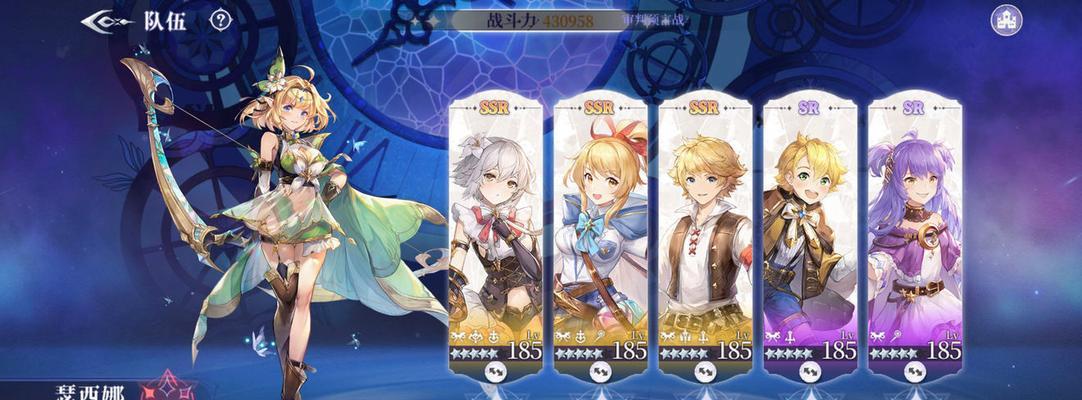Click the swap icon under the silver-haired card
This screenshot has height=400, width=1082.
[x=496, y=372]
